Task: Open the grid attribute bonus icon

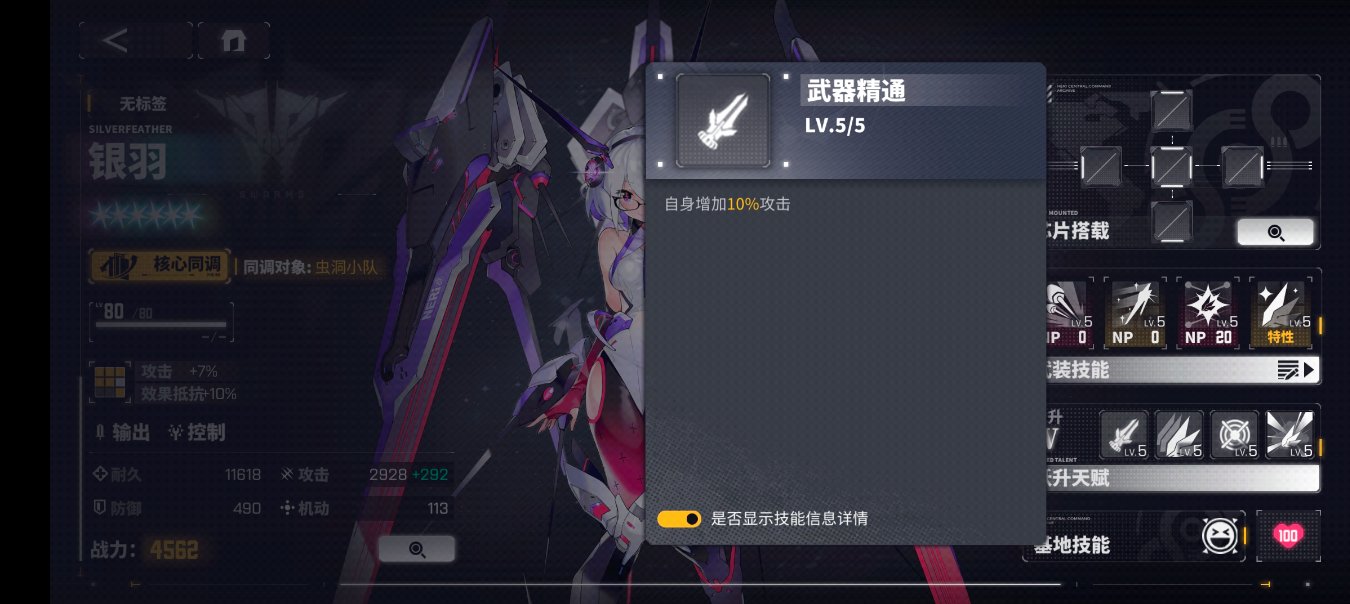Action: [x=110, y=381]
